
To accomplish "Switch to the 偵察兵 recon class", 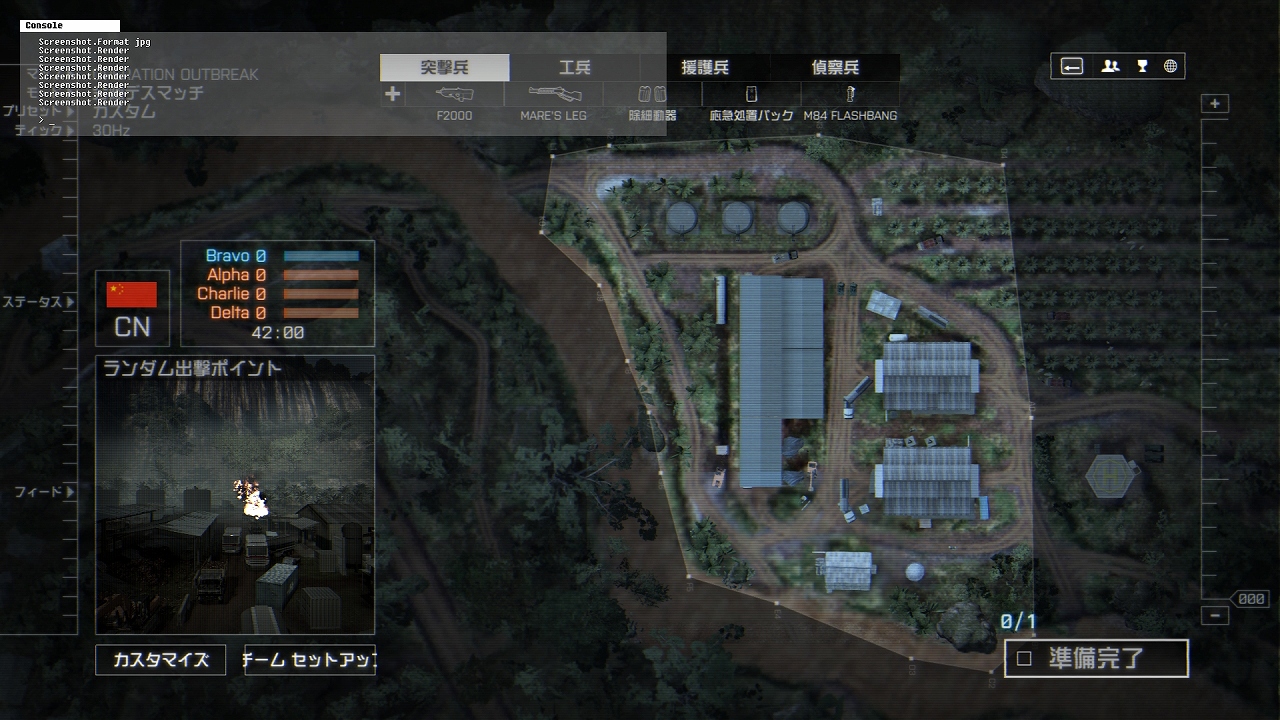I will coord(835,68).
